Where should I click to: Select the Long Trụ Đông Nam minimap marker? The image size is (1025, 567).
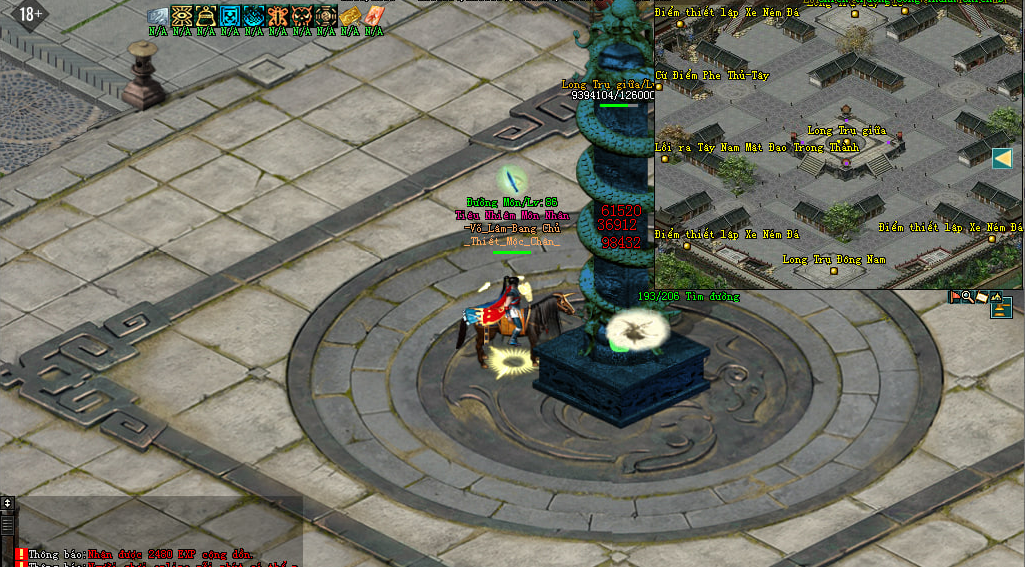click(x=833, y=270)
